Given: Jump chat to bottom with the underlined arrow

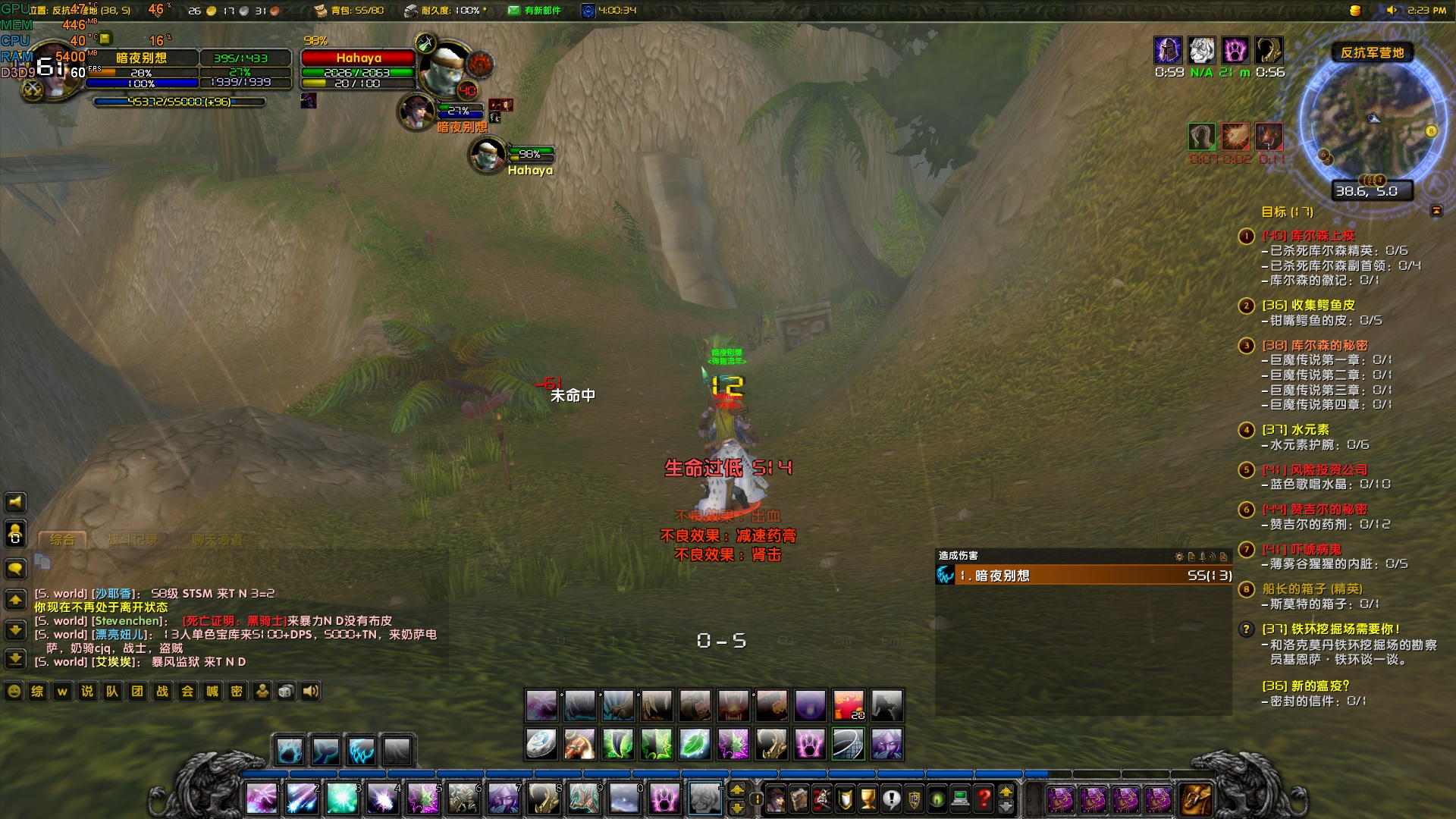Looking at the screenshot, I should (15, 658).
